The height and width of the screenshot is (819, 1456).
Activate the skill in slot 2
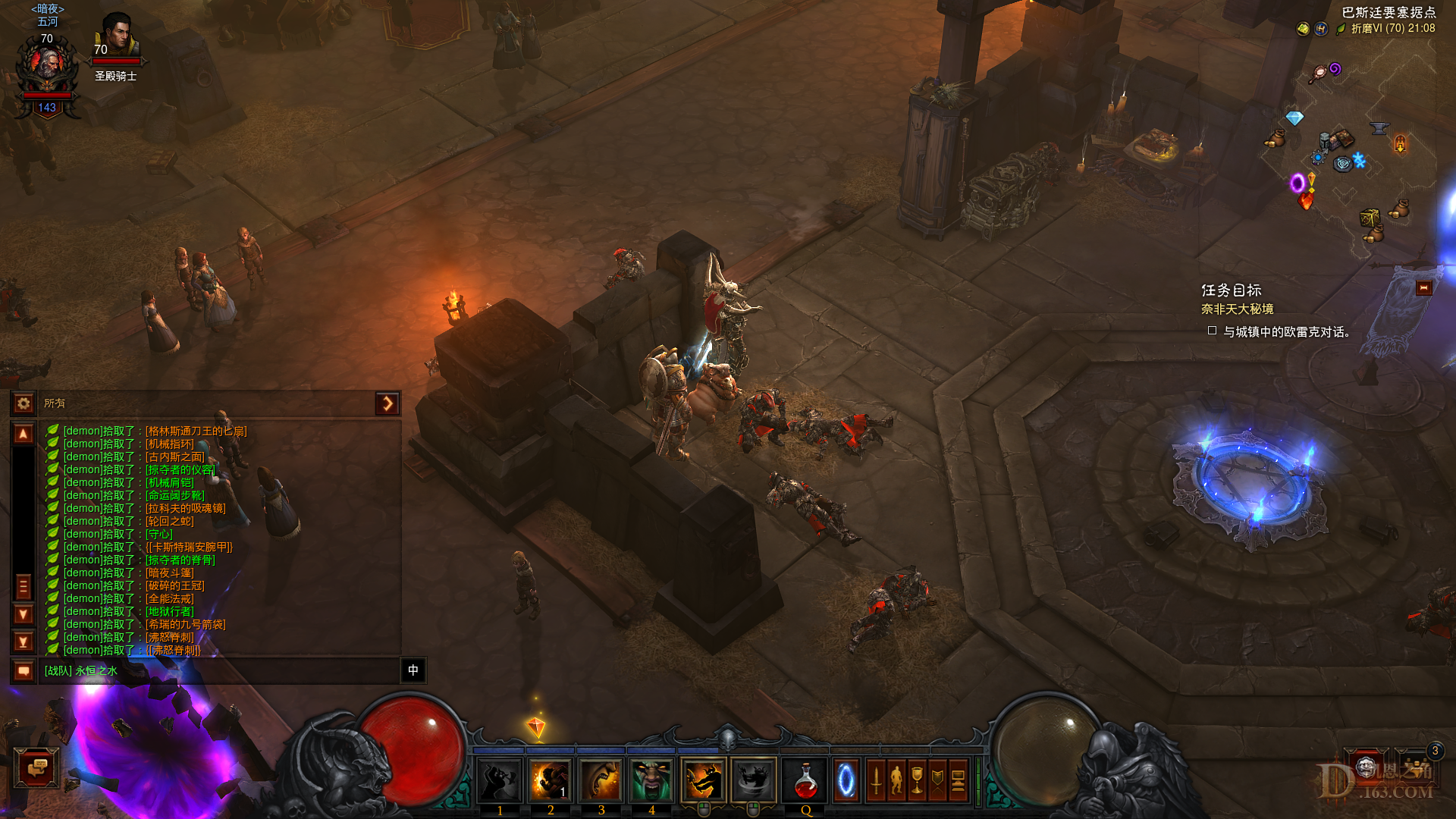550,780
